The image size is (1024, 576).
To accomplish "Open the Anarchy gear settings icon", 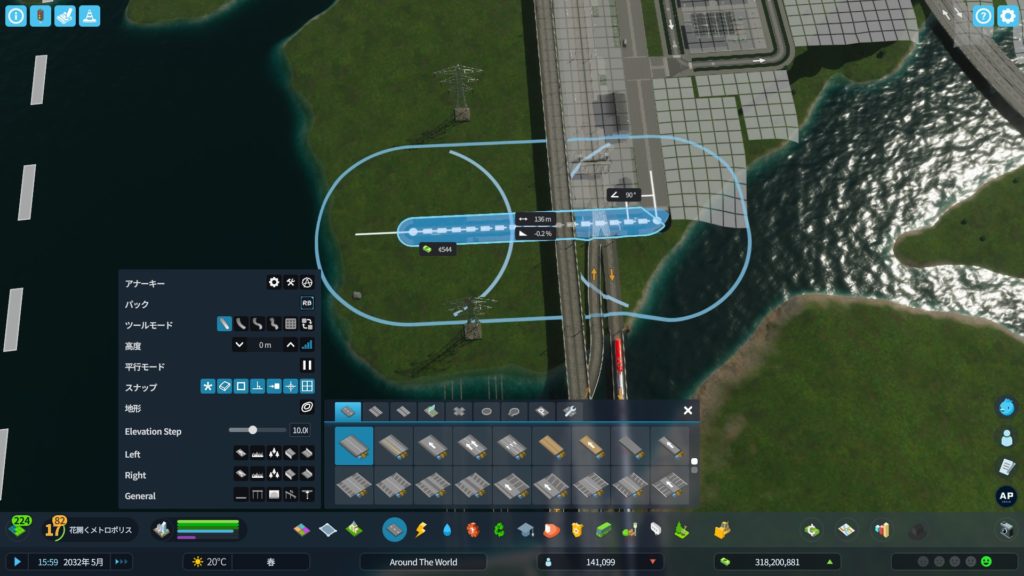I will pyautogui.click(x=274, y=283).
